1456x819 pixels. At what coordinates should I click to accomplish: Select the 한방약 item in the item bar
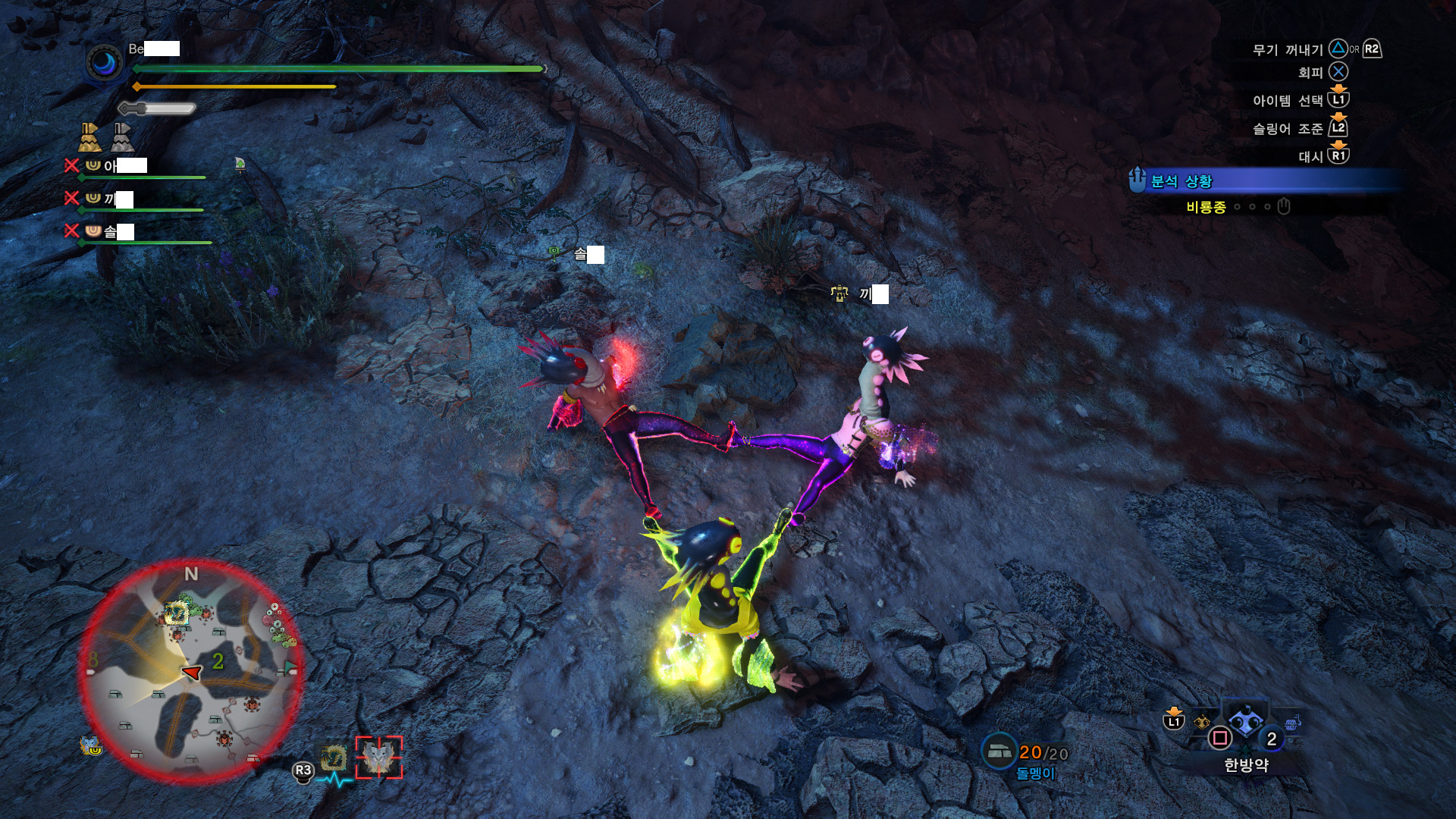pos(1245,723)
